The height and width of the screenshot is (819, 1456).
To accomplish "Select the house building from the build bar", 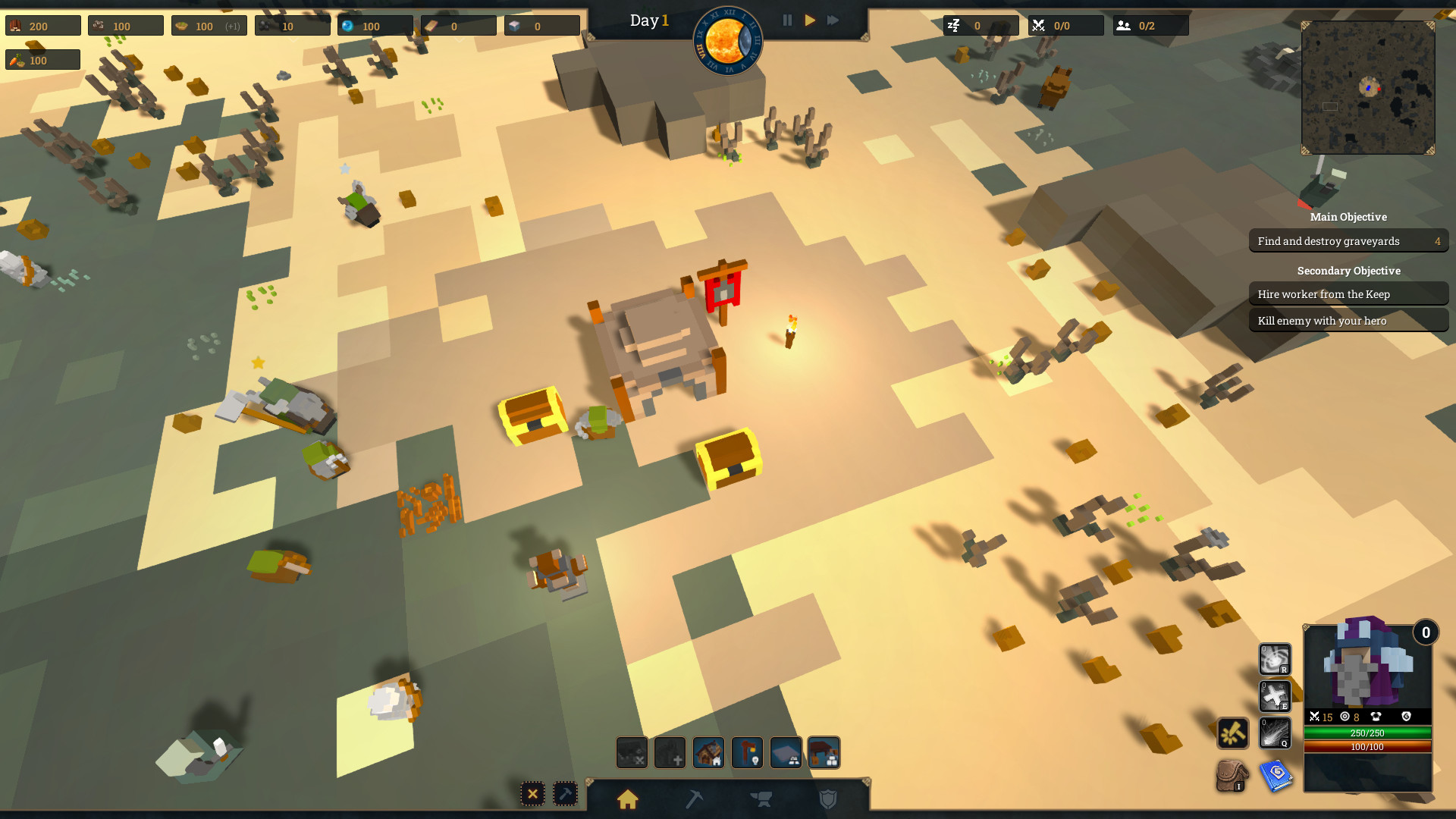I will point(708,752).
